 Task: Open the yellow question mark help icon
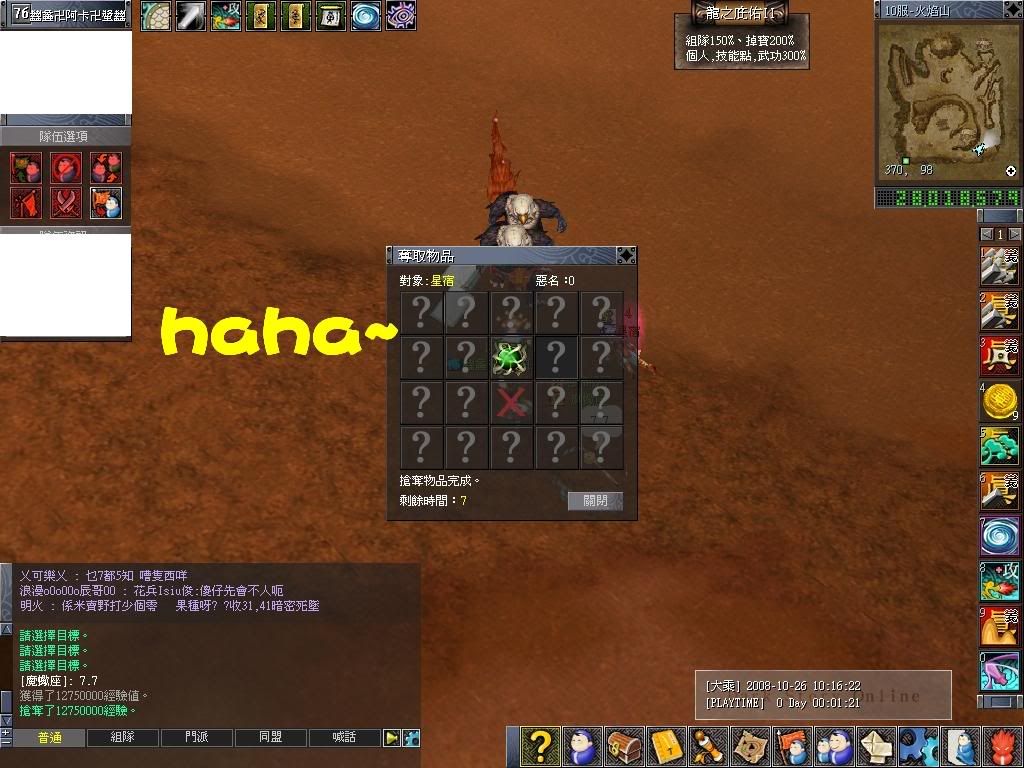tap(540, 747)
